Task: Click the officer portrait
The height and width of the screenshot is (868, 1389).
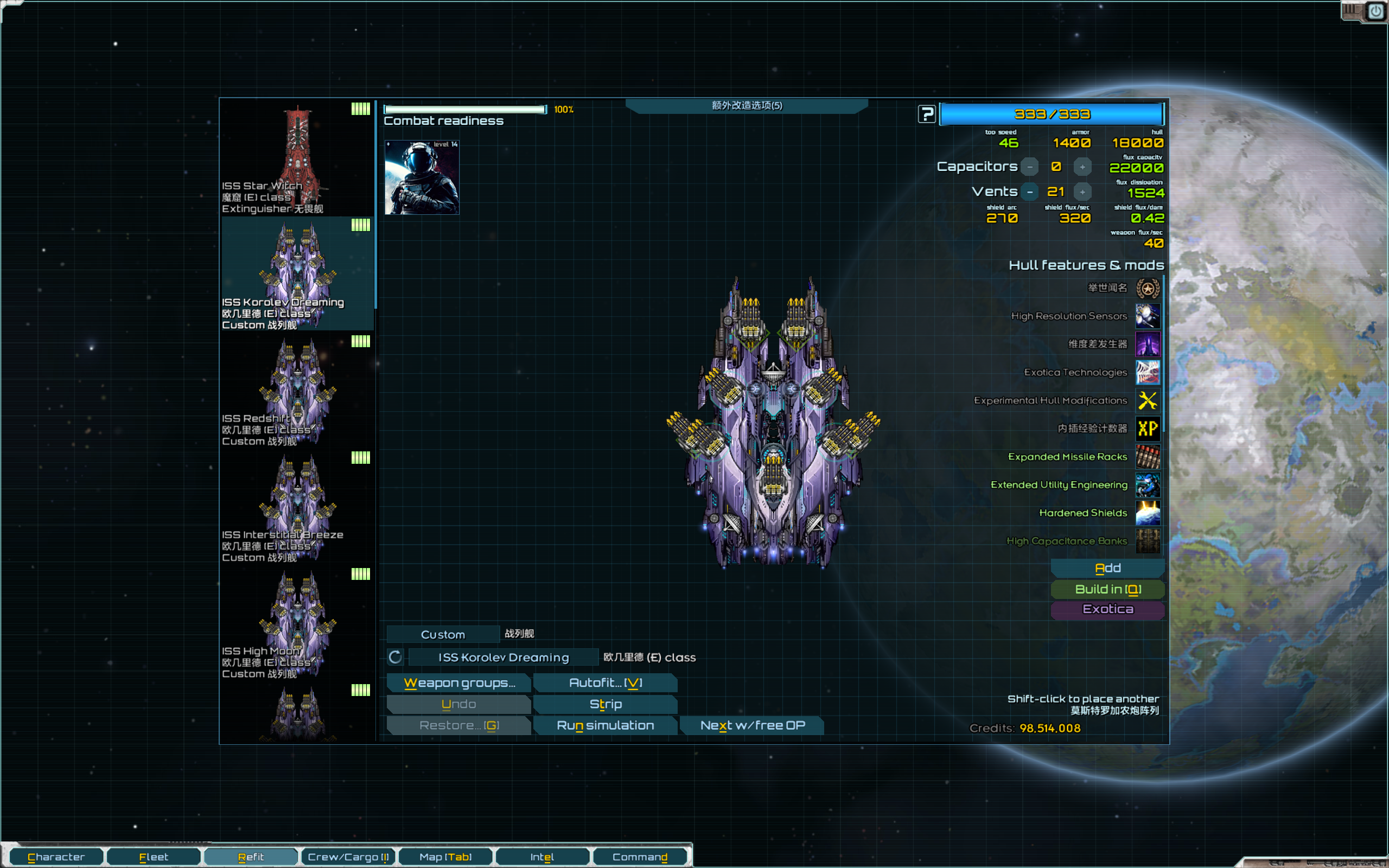Action: pos(422,177)
